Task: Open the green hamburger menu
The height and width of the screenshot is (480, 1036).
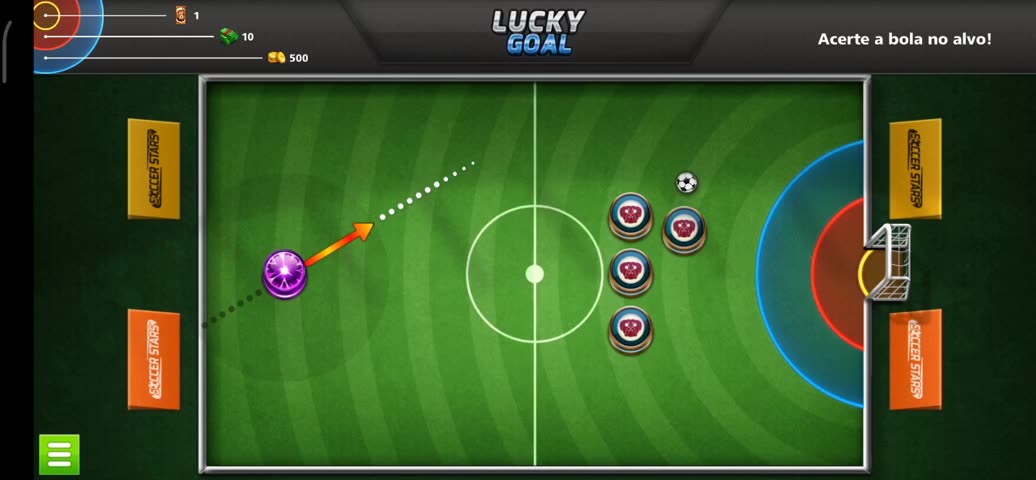Action: (59, 454)
